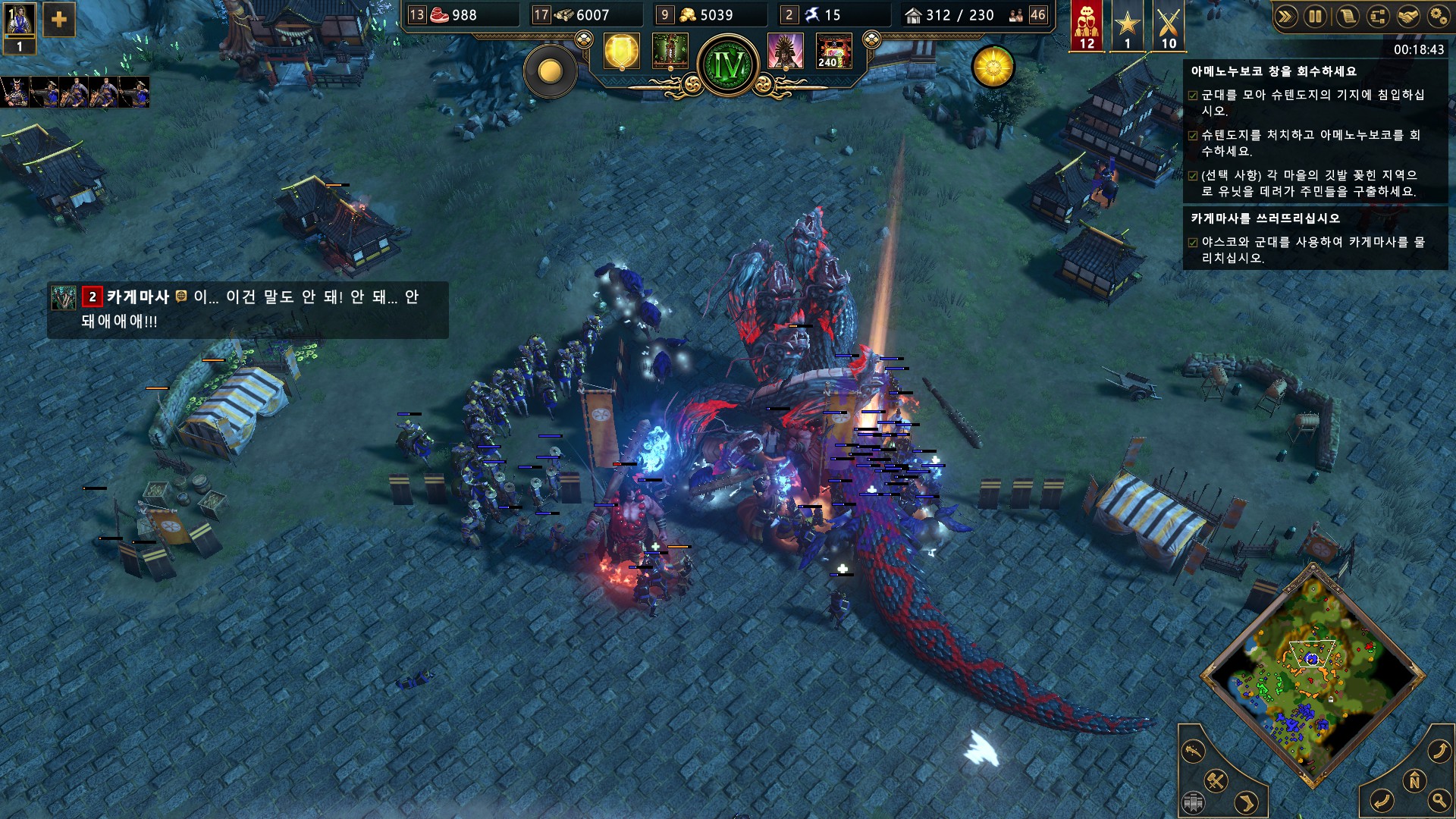This screenshot has width=1456, height=819.
Task: Select control group 1 portrait
Action: (x=19, y=25)
